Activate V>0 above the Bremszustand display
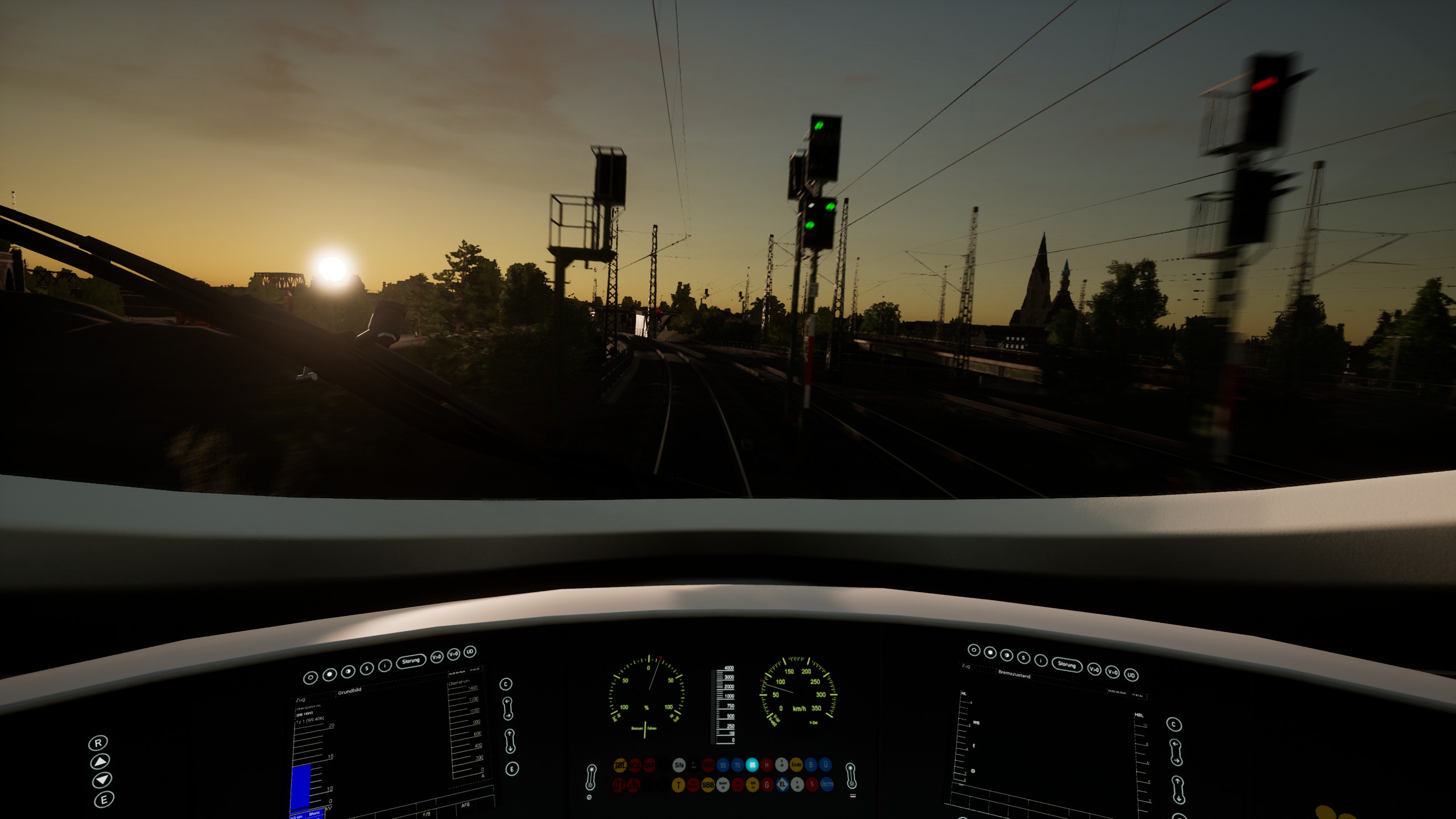Image resolution: width=1456 pixels, height=819 pixels. pos(1094,669)
